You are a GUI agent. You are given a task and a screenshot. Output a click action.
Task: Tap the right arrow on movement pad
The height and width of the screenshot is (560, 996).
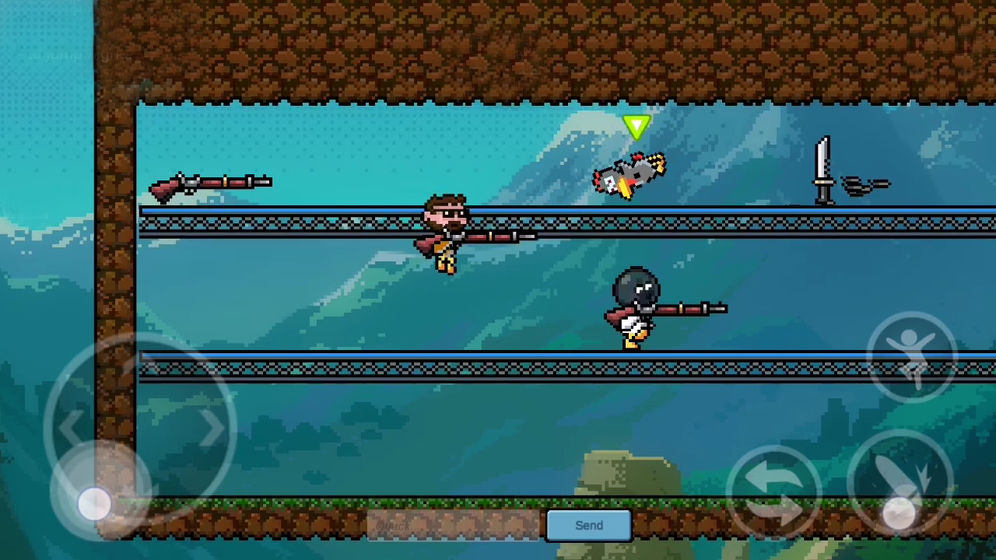(x=212, y=429)
